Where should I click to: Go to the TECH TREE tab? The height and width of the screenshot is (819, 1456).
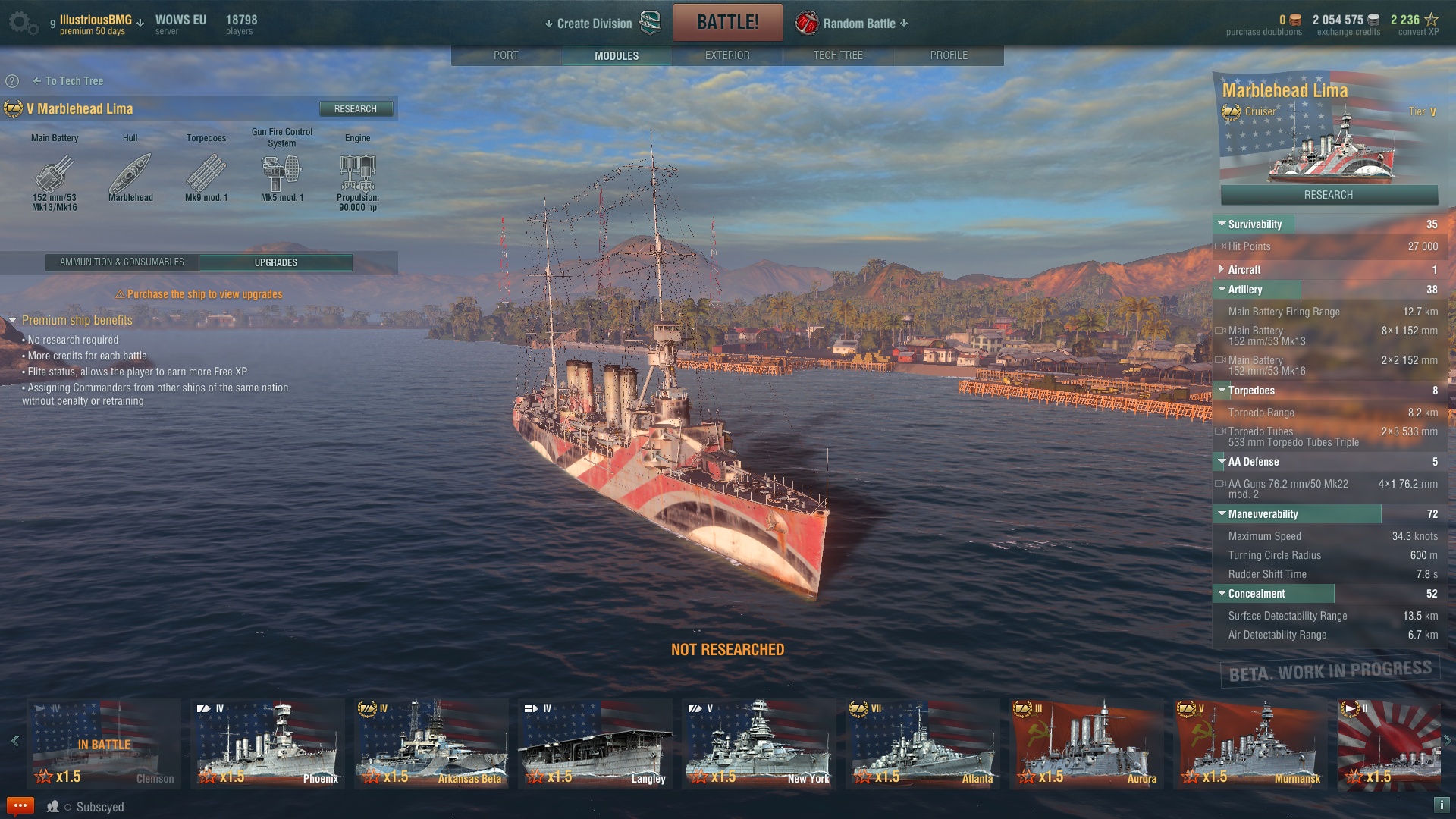(x=838, y=55)
